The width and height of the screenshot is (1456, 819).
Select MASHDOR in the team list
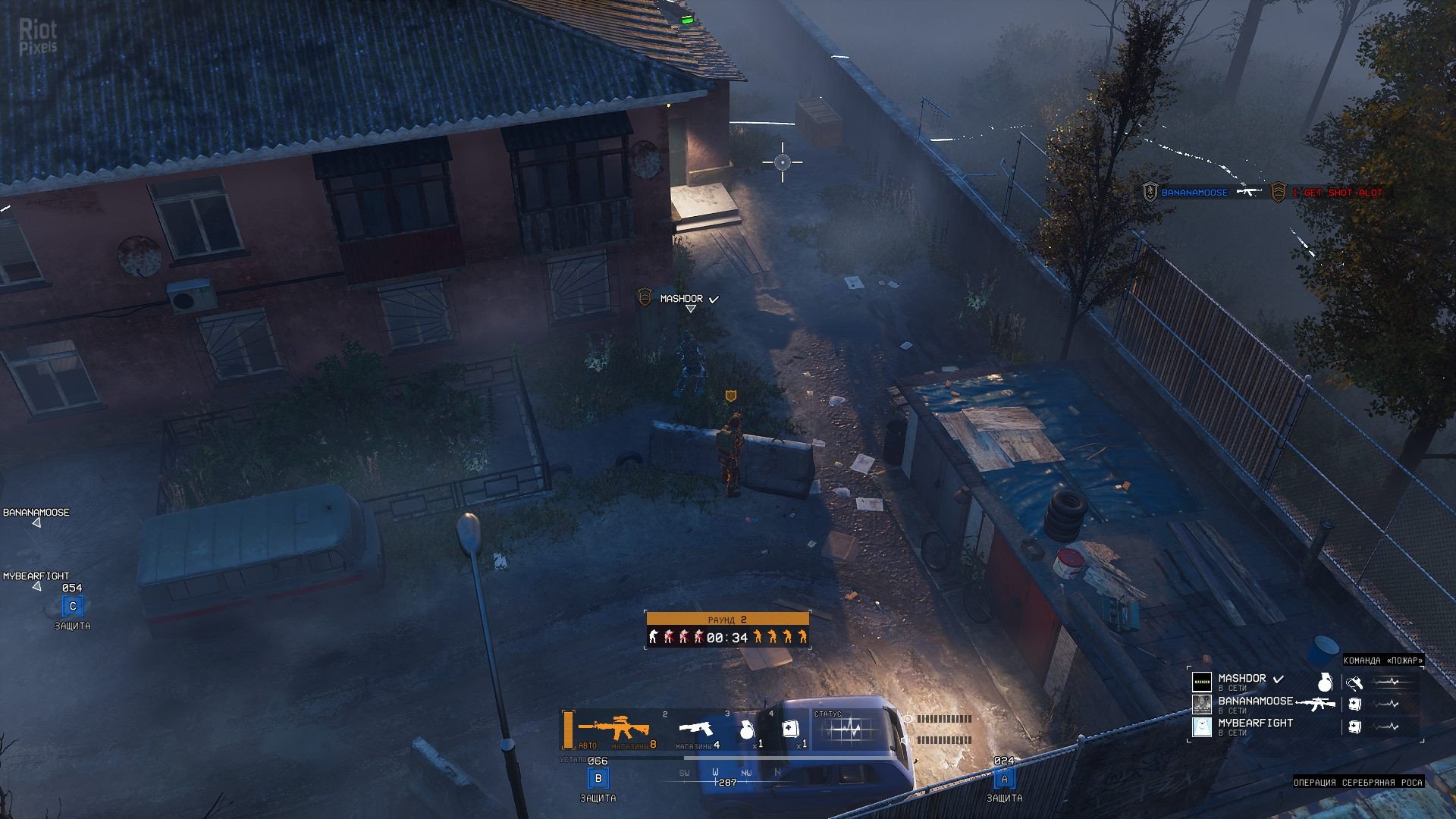click(1241, 679)
